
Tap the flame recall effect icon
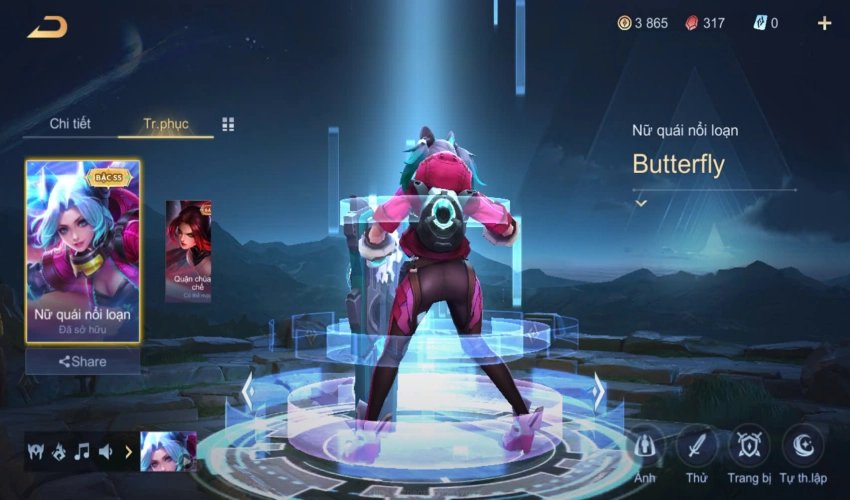click(58, 451)
